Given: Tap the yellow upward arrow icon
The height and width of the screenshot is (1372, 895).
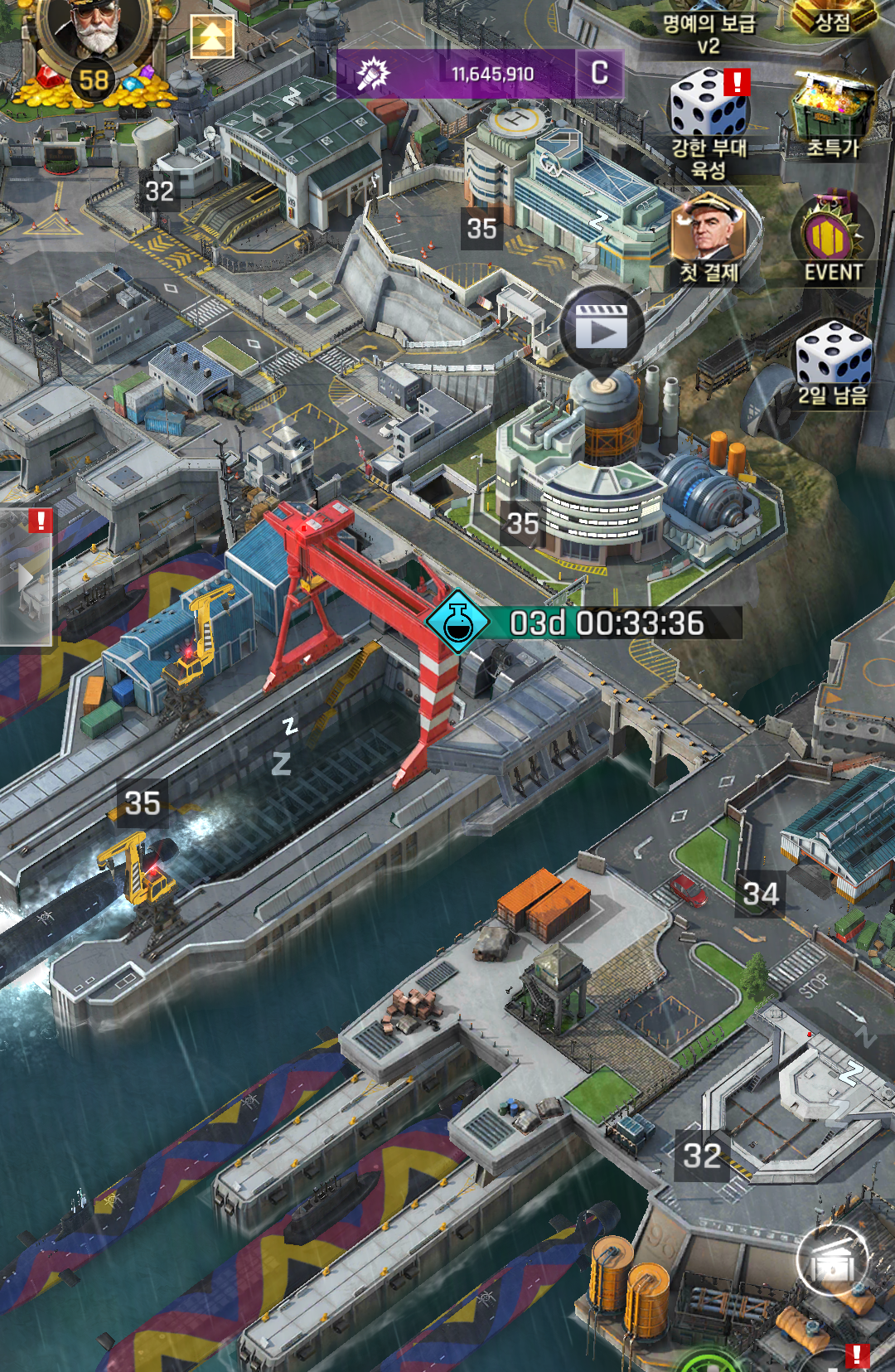Looking at the screenshot, I should tap(212, 36).
